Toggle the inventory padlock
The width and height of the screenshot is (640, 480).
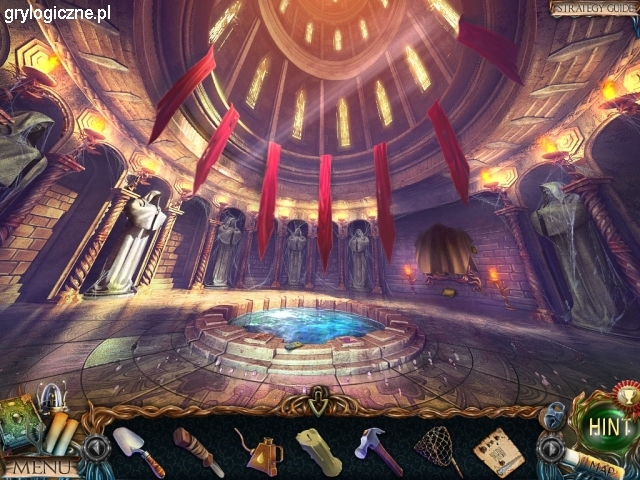coord(553,413)
